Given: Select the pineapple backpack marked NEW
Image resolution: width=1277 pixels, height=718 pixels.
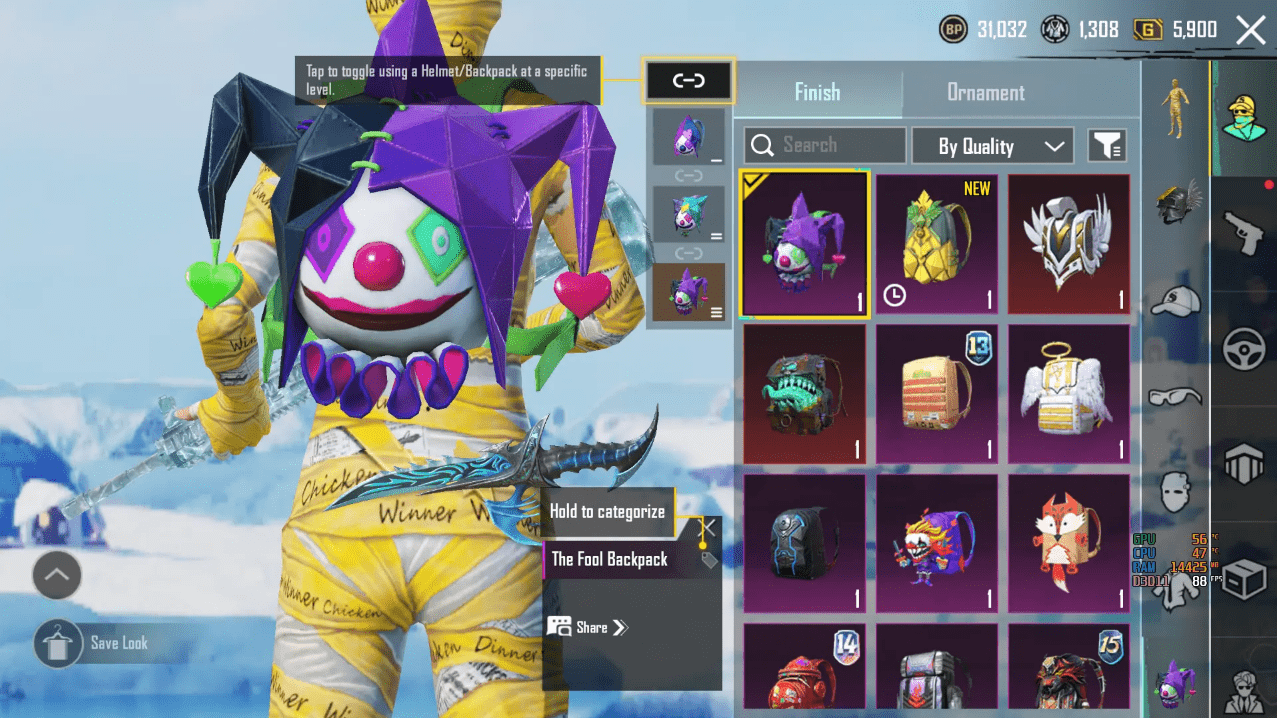Looking at the screenshot, I should 936,244.
